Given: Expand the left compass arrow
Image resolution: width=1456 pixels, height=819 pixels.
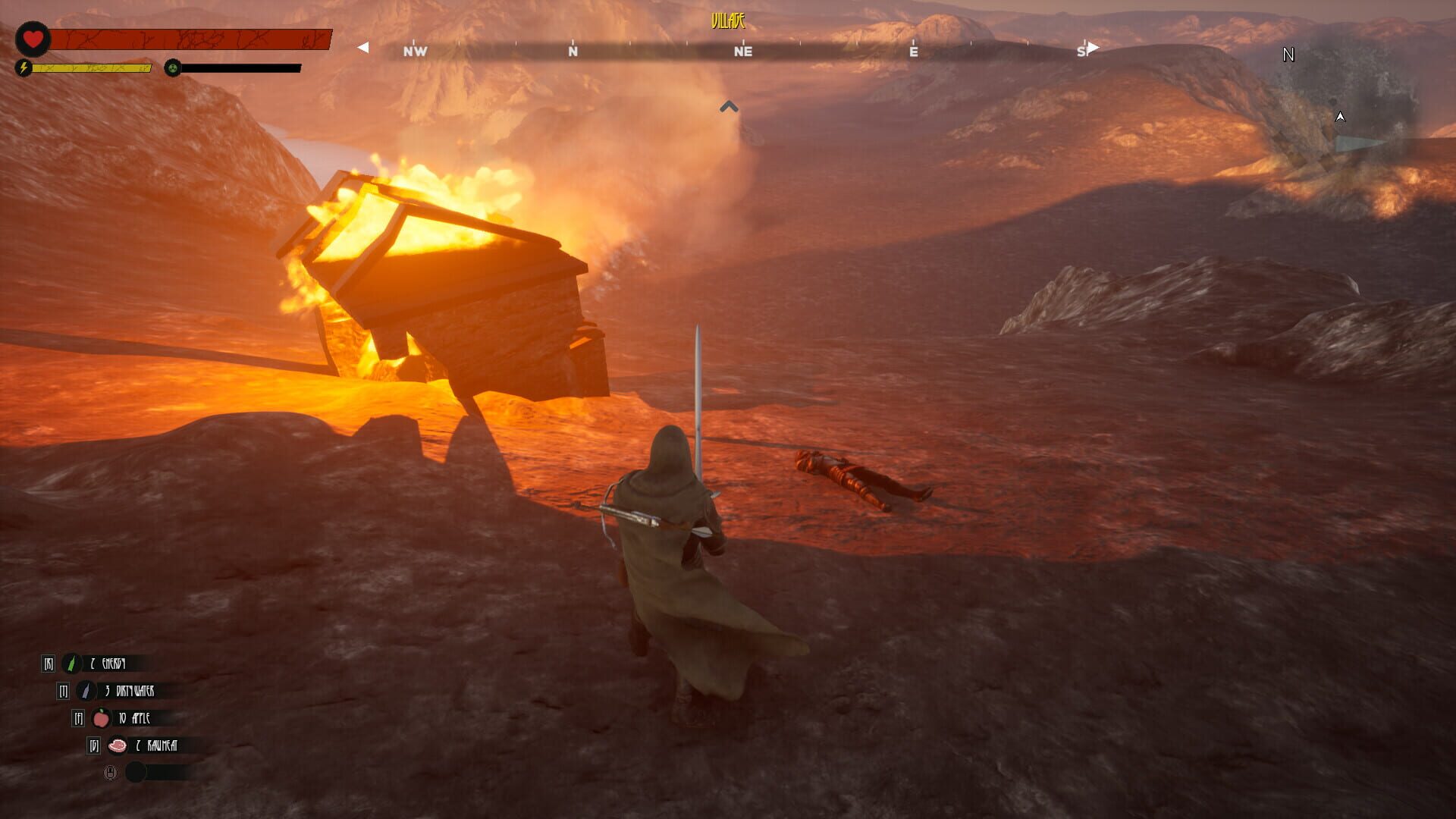Looking at the screenshot, I should click(362, 47).
